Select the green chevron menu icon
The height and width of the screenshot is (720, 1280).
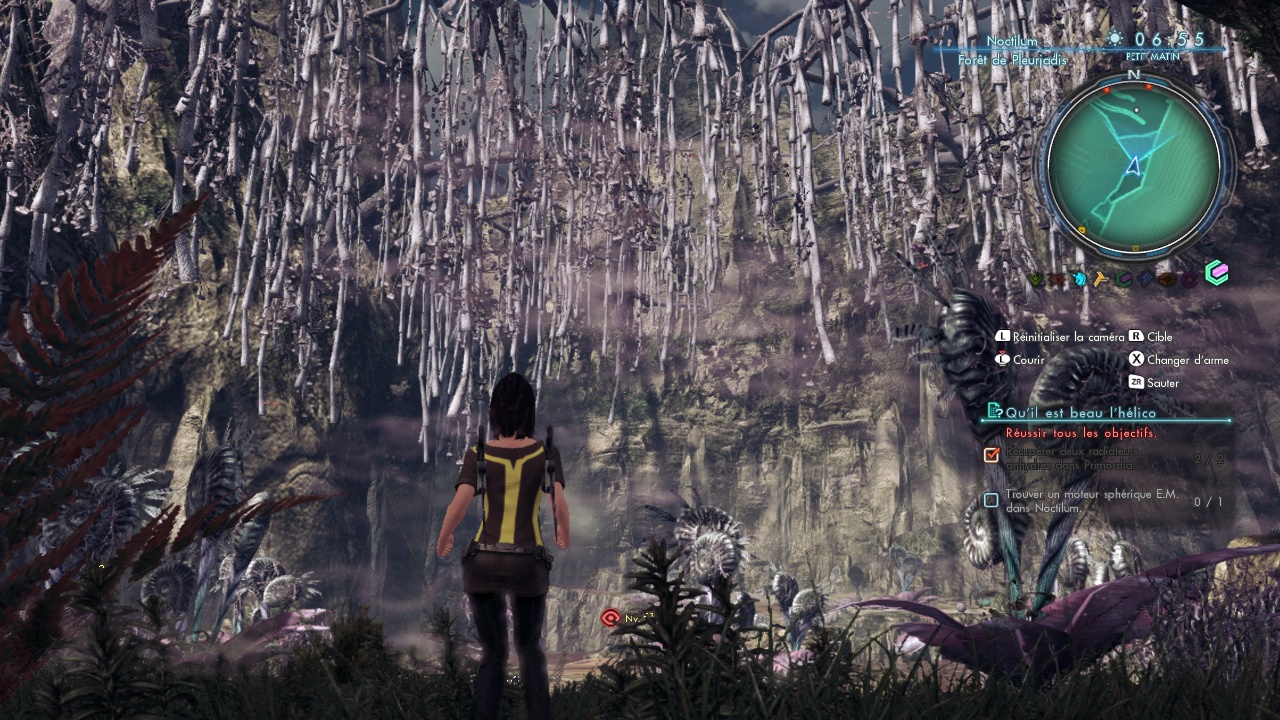click(1036, 280)
